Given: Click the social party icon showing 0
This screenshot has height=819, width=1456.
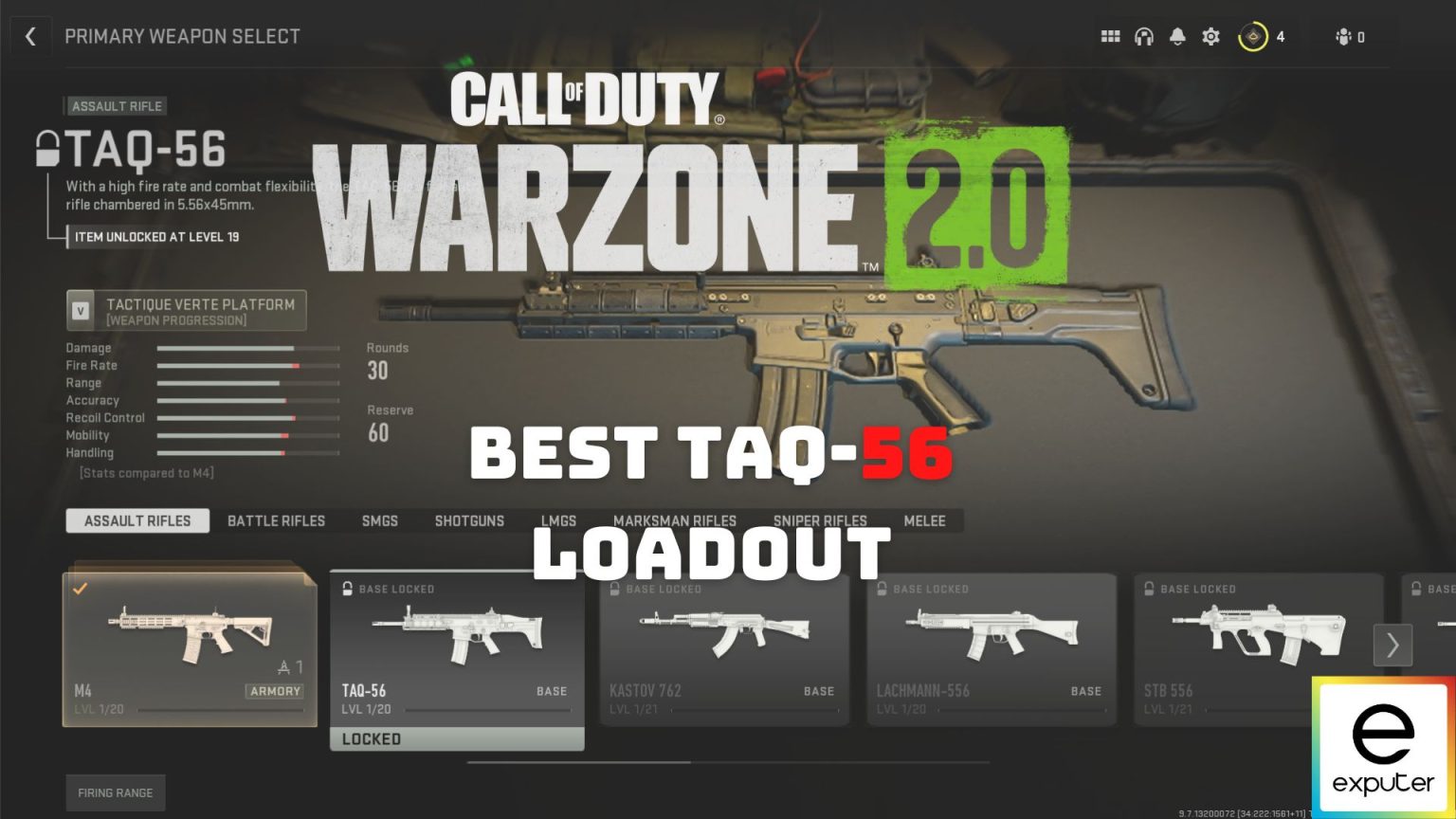Looking at the screenshot, I should tap(1345, 36).
